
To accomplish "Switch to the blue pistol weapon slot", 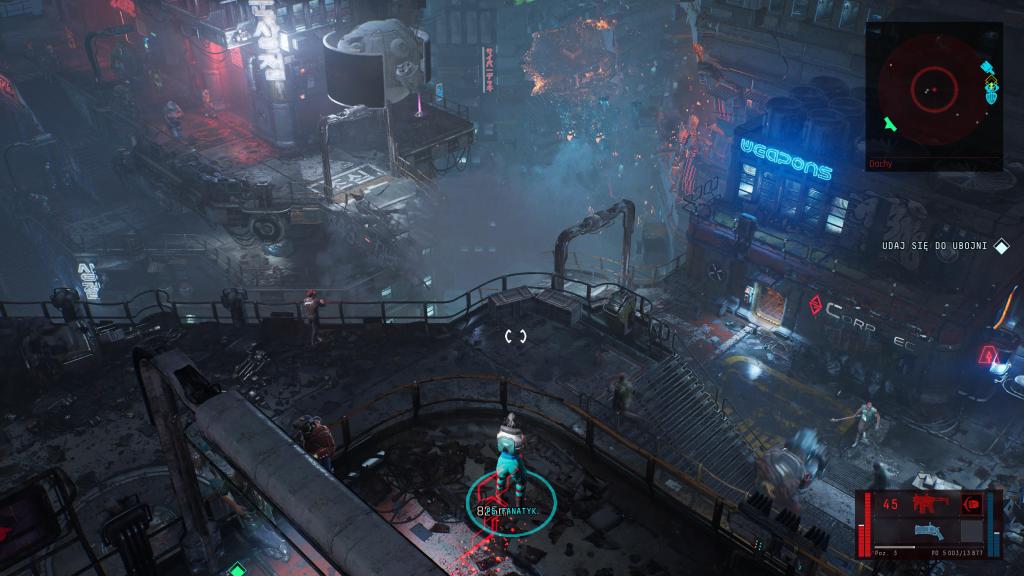I will point(930,532).
